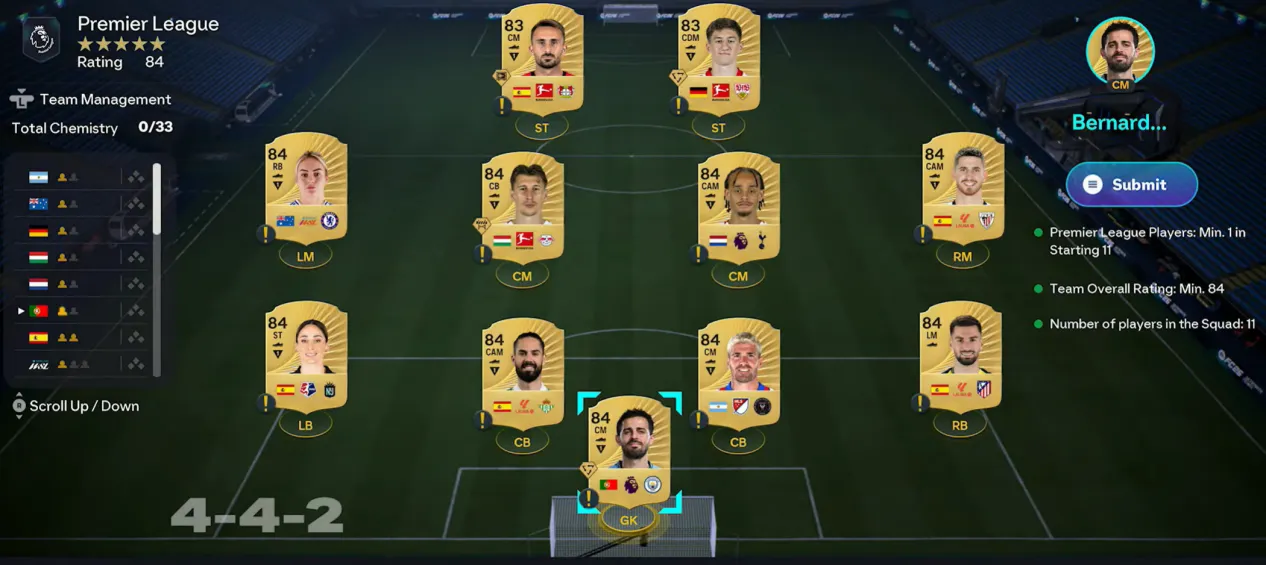Submit the squad with the Submit button

[x=1131, y=185]
